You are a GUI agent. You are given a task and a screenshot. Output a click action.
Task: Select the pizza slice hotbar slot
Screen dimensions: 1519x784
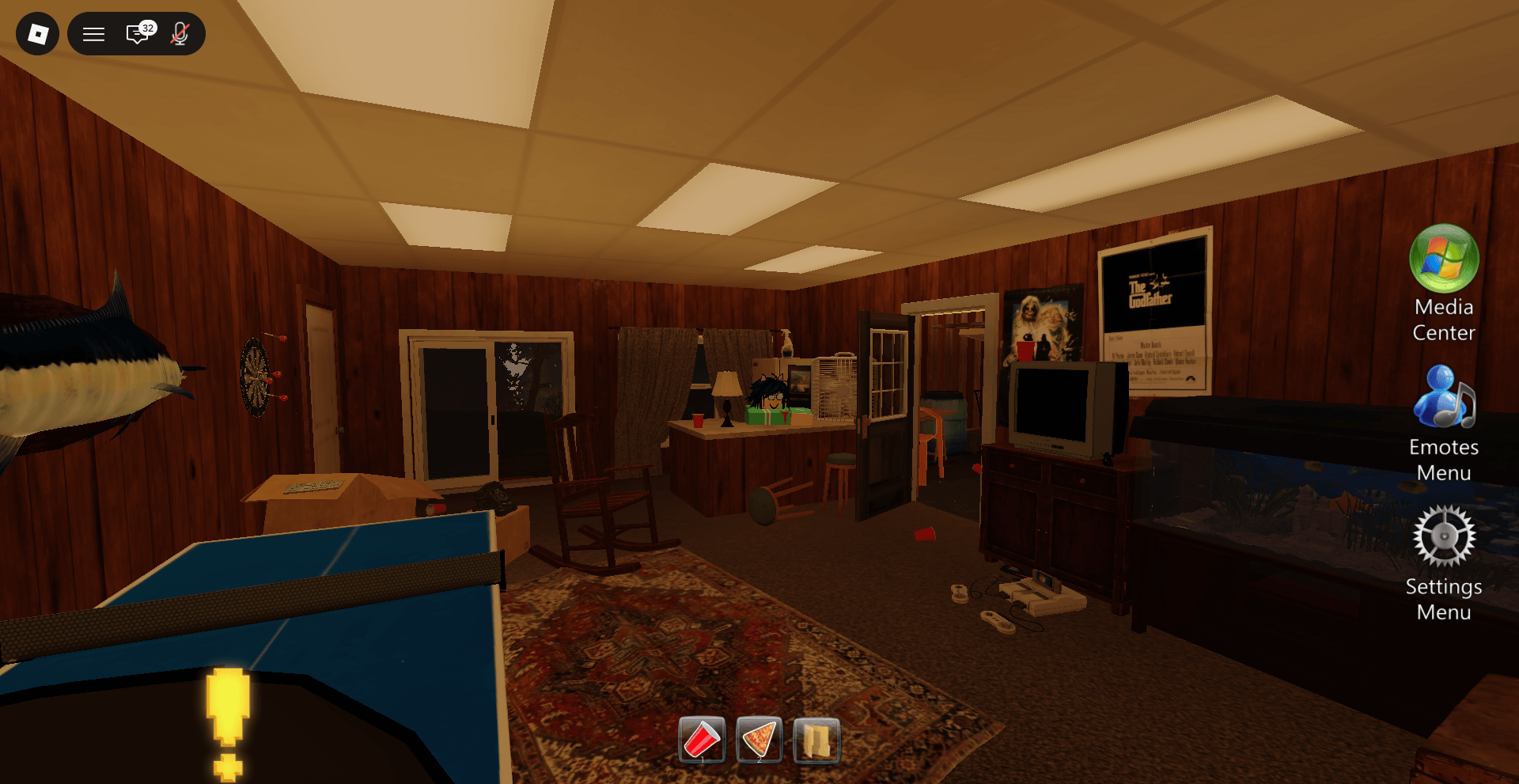[759, 740]
